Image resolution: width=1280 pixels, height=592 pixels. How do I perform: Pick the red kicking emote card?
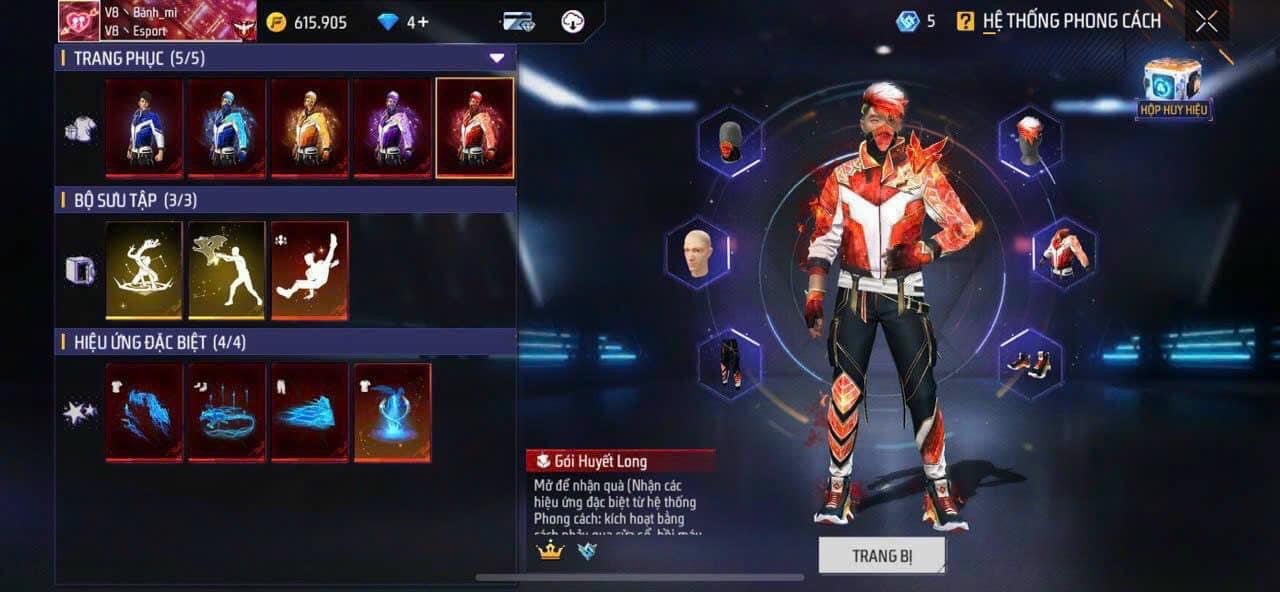(310, 270)
